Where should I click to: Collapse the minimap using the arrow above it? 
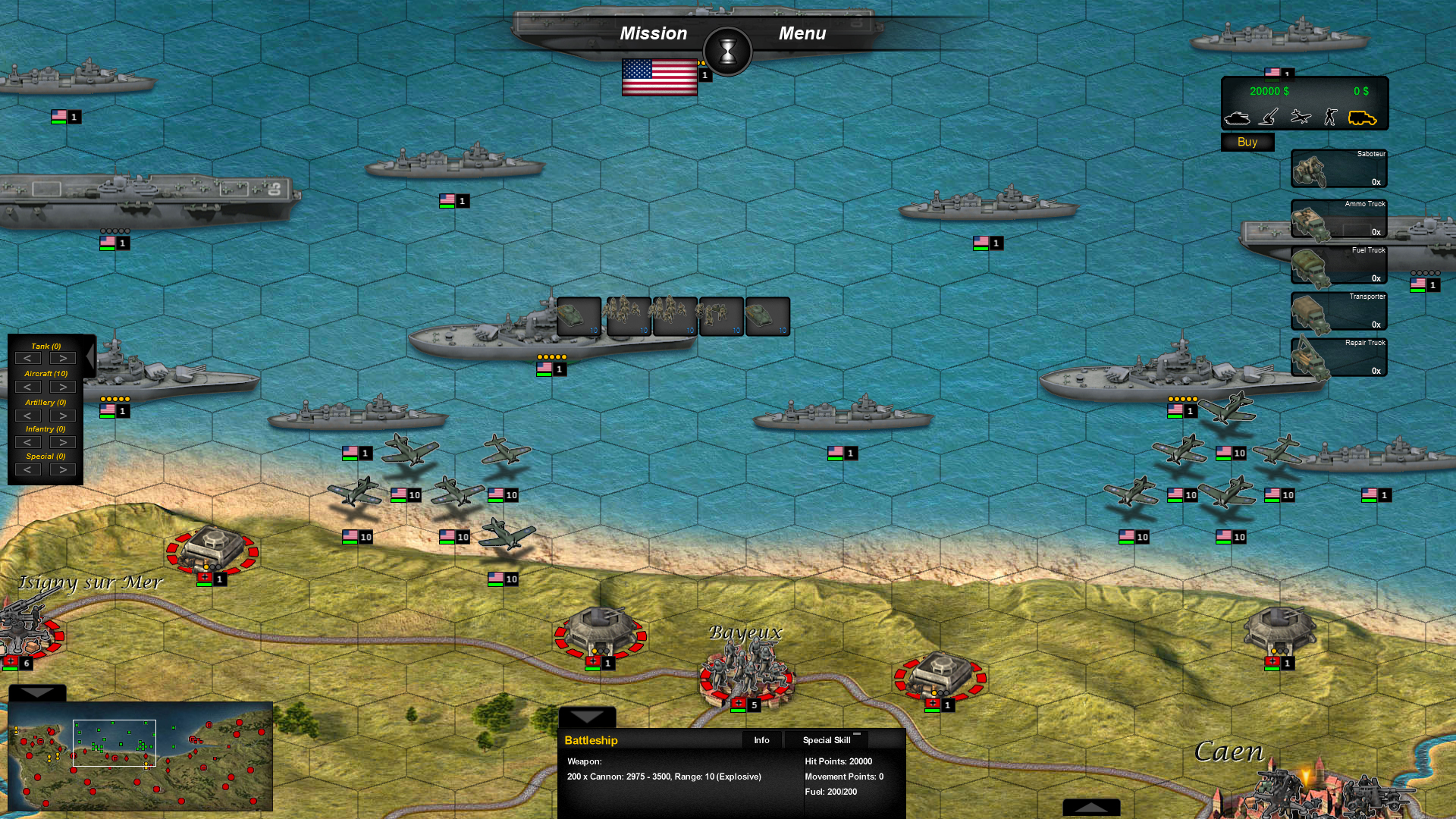[36, 692]
